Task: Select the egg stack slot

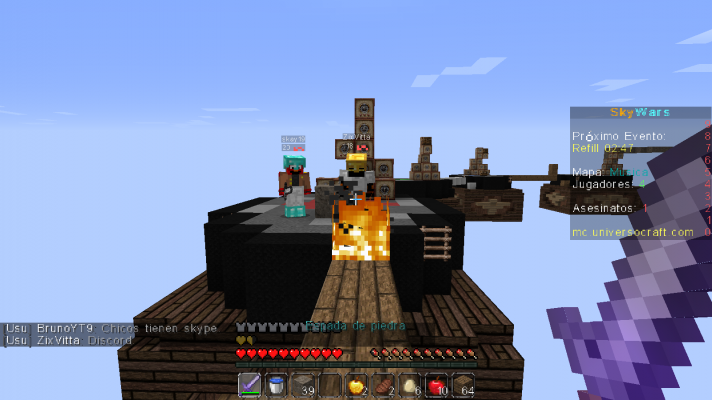Action: (410, 385)
